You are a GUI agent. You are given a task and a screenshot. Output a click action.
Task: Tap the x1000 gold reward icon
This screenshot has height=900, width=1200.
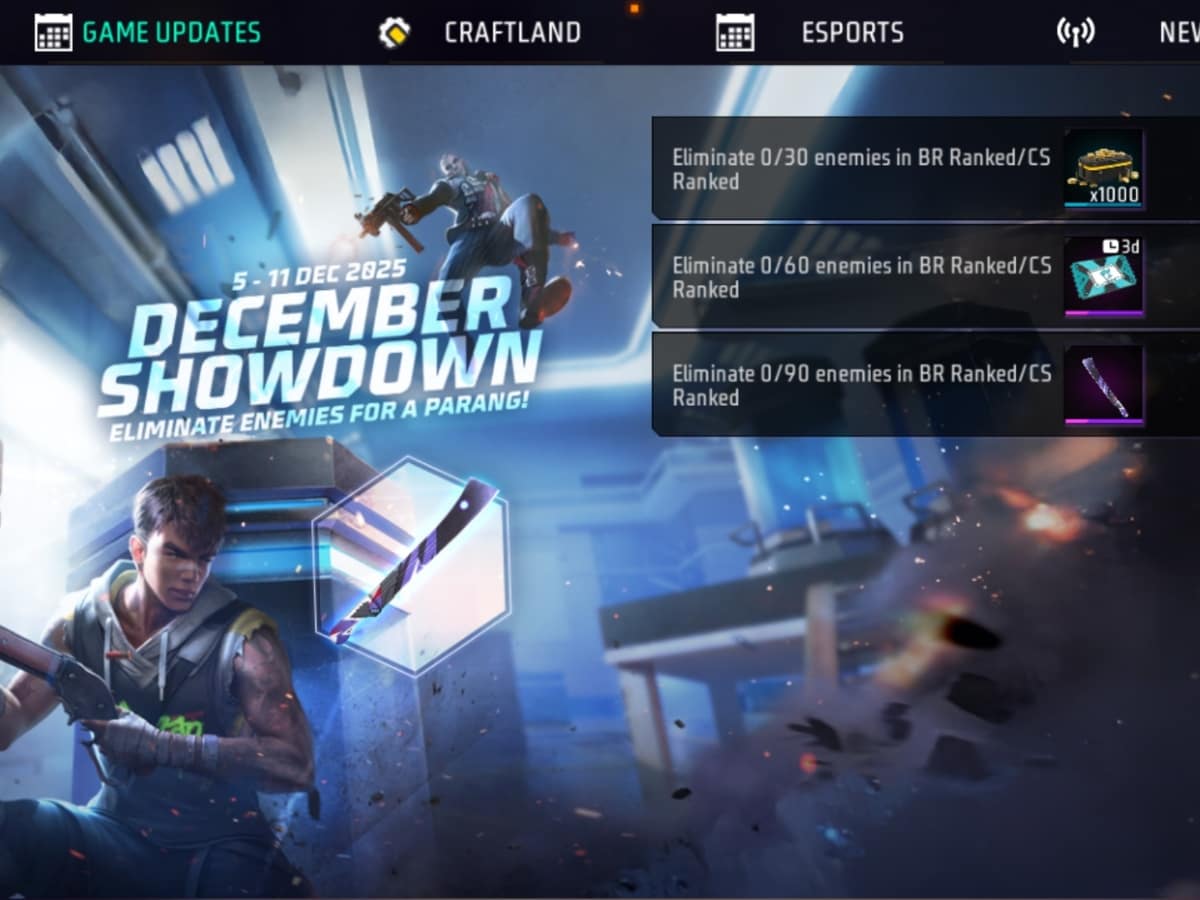point(1104,169)
